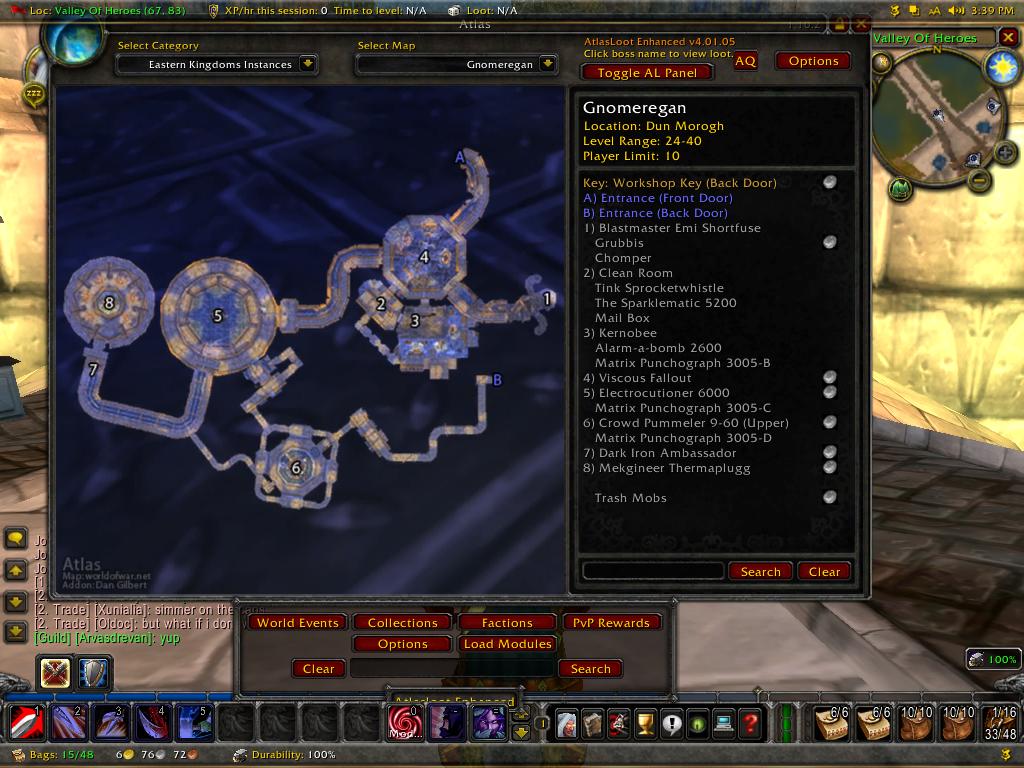Image resolution: width=1024 pixels, height=768 pixels.
Task: Open the Collections loot menu
Action: (403, 622)
